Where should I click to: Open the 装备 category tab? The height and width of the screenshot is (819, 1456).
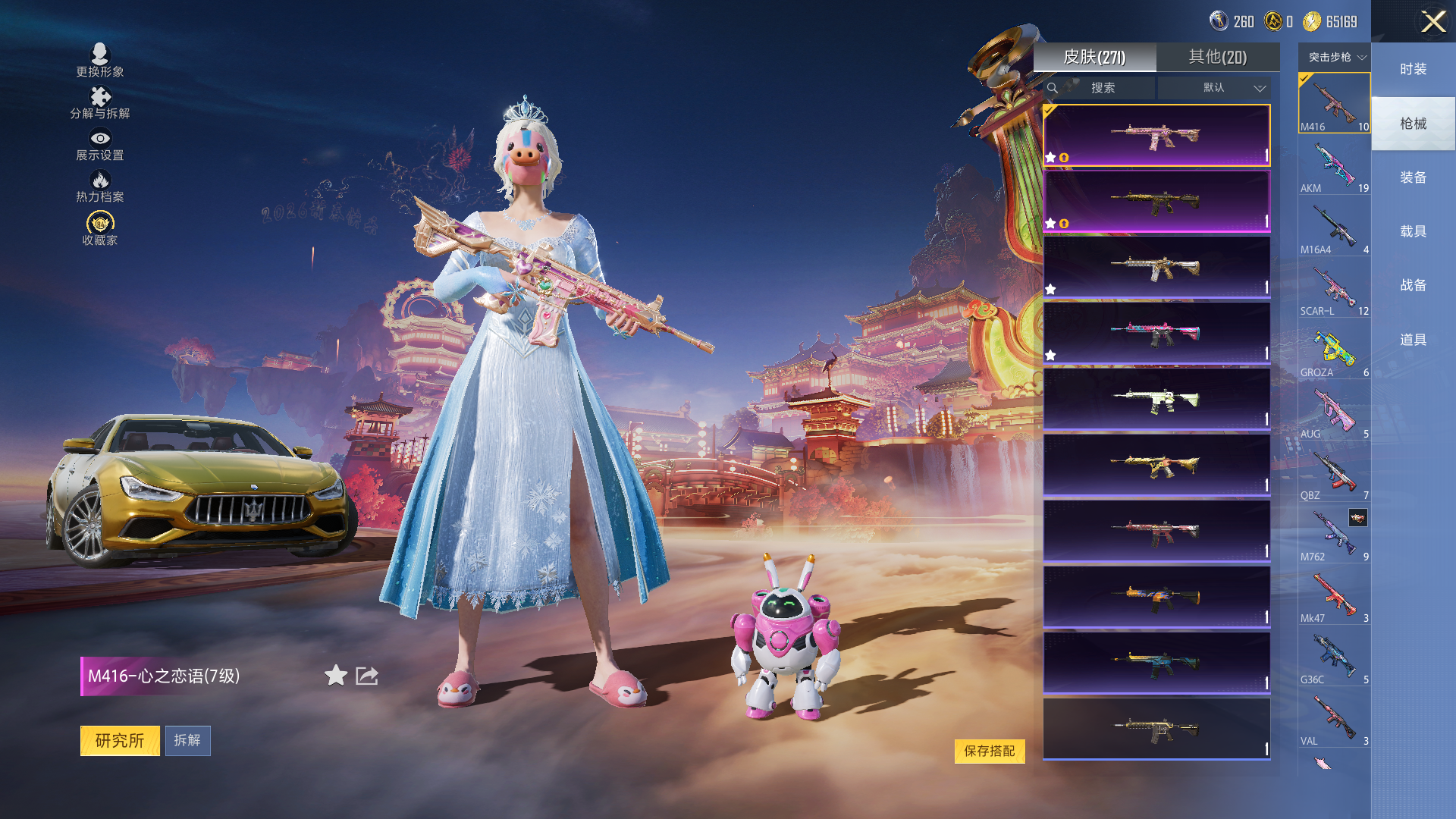tap(1413, 177)
